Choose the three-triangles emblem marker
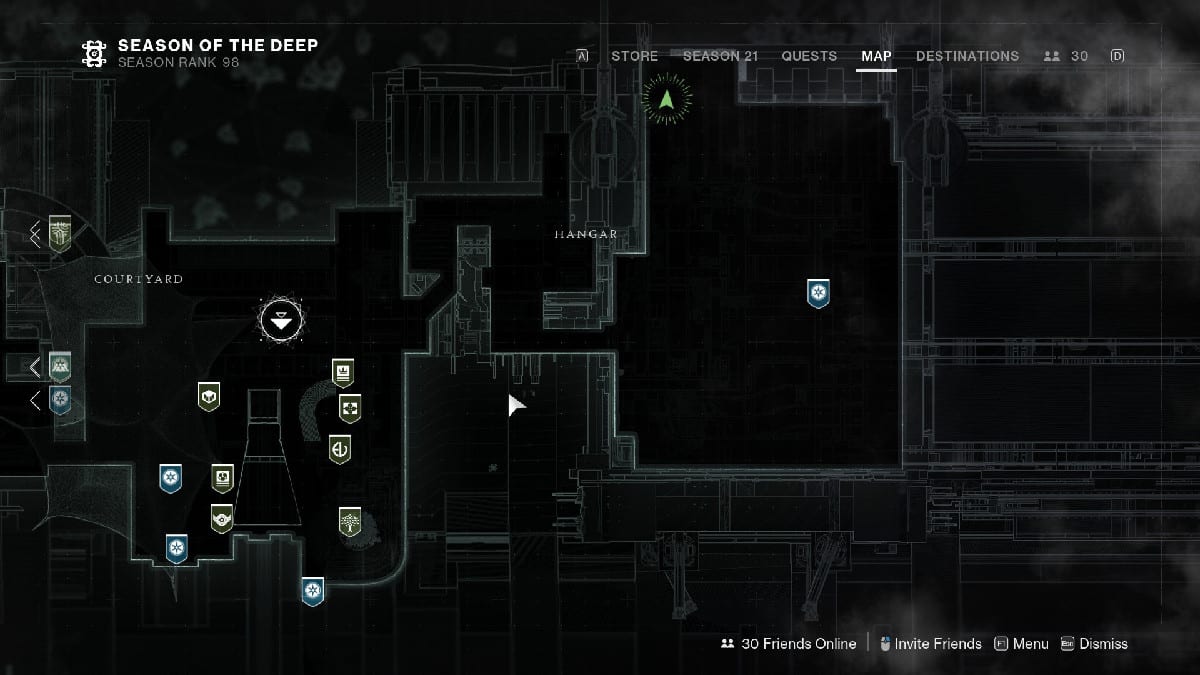Screen dimensions: 1200x675 [x=62, y=367]
